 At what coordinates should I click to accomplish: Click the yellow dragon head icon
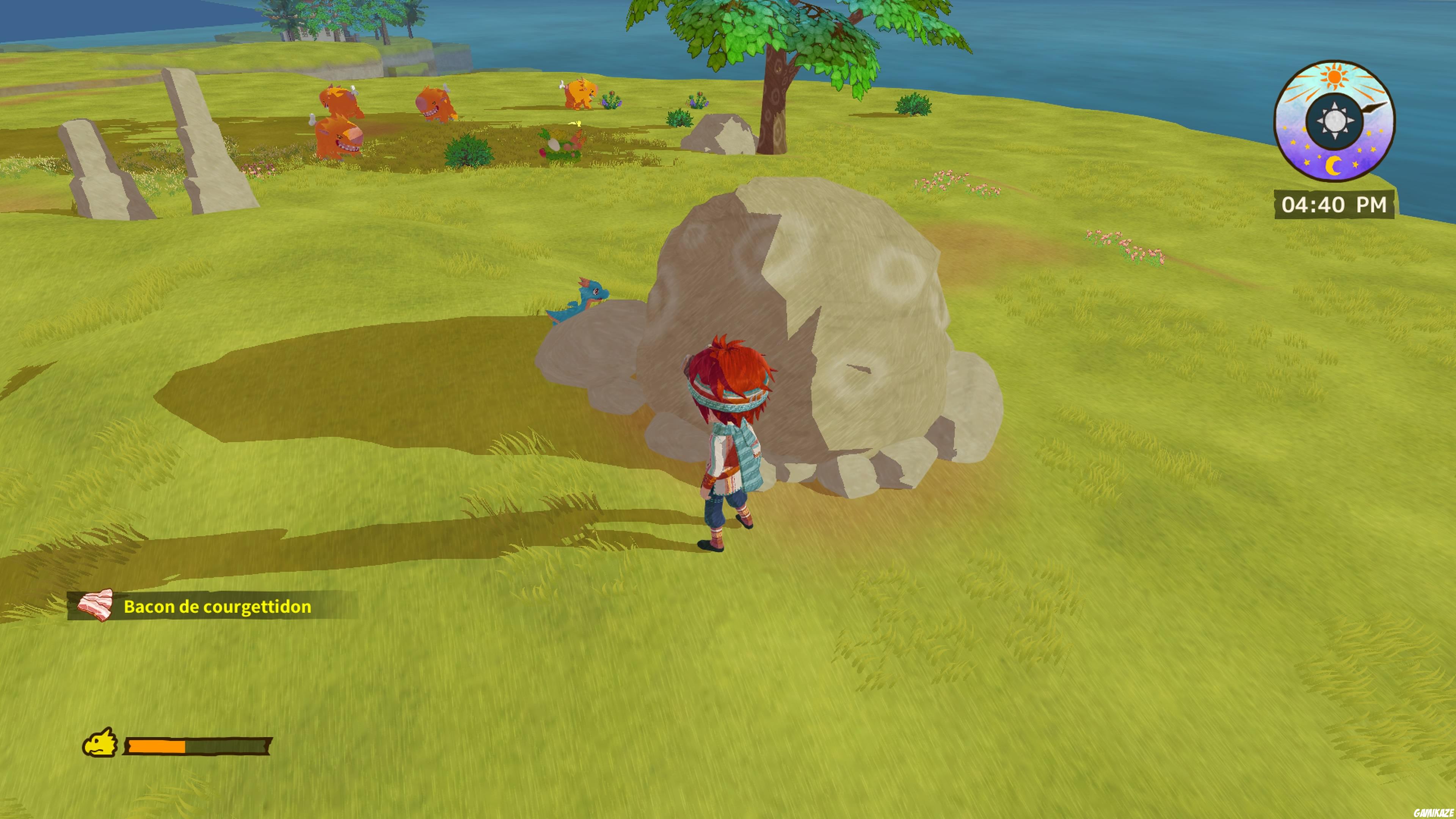100,743
